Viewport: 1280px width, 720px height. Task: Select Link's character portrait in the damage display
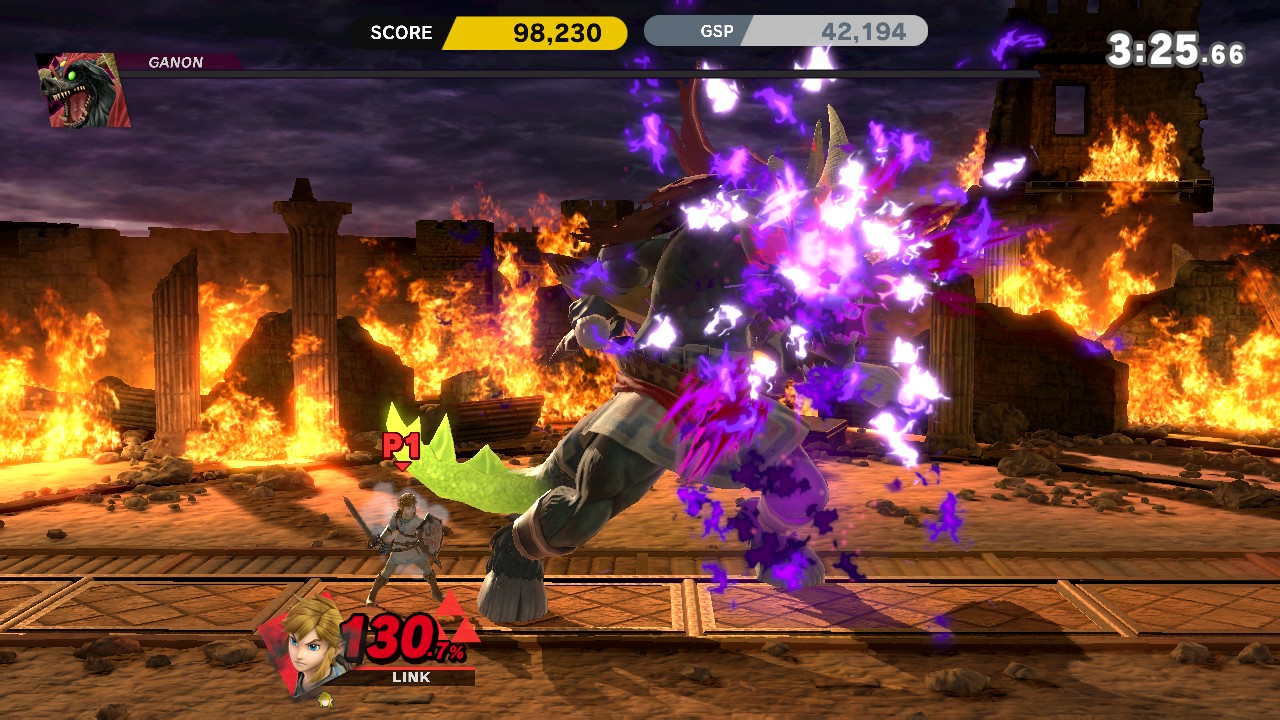308,640
